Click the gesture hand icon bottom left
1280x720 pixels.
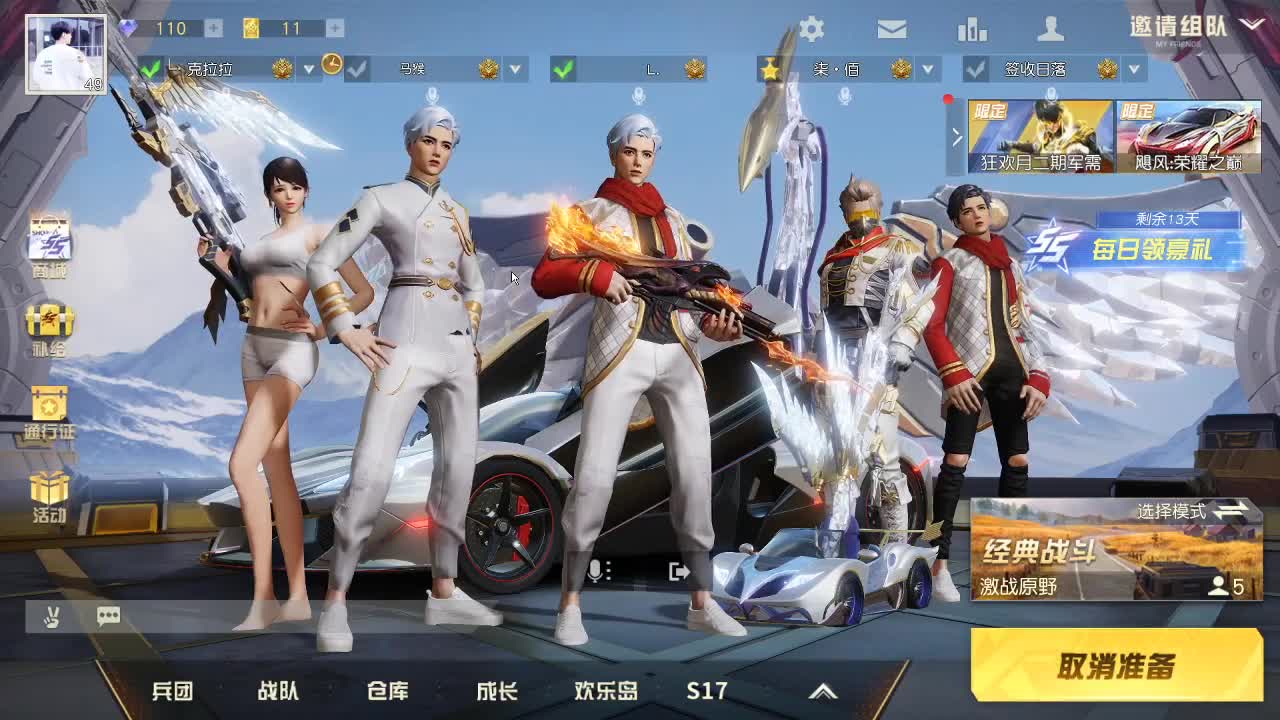[x=51, y=616]
